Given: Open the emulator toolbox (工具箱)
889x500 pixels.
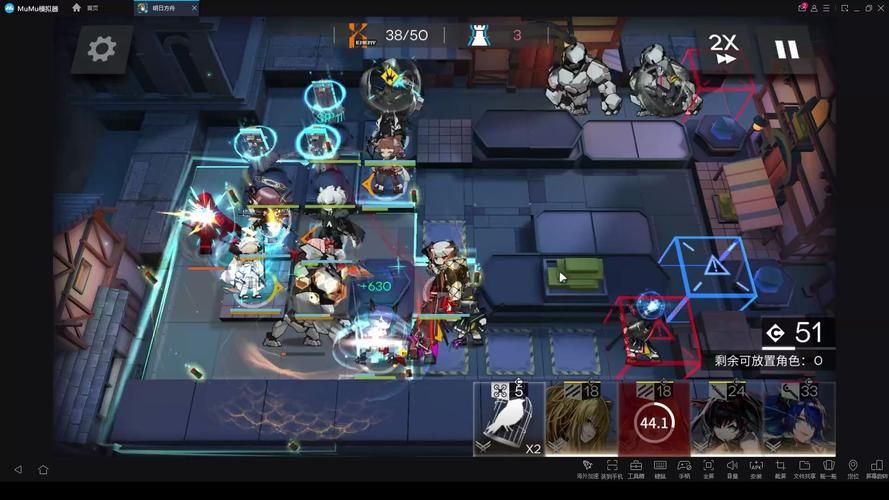Looking at the screenshot, I should [x=636, y=468].
